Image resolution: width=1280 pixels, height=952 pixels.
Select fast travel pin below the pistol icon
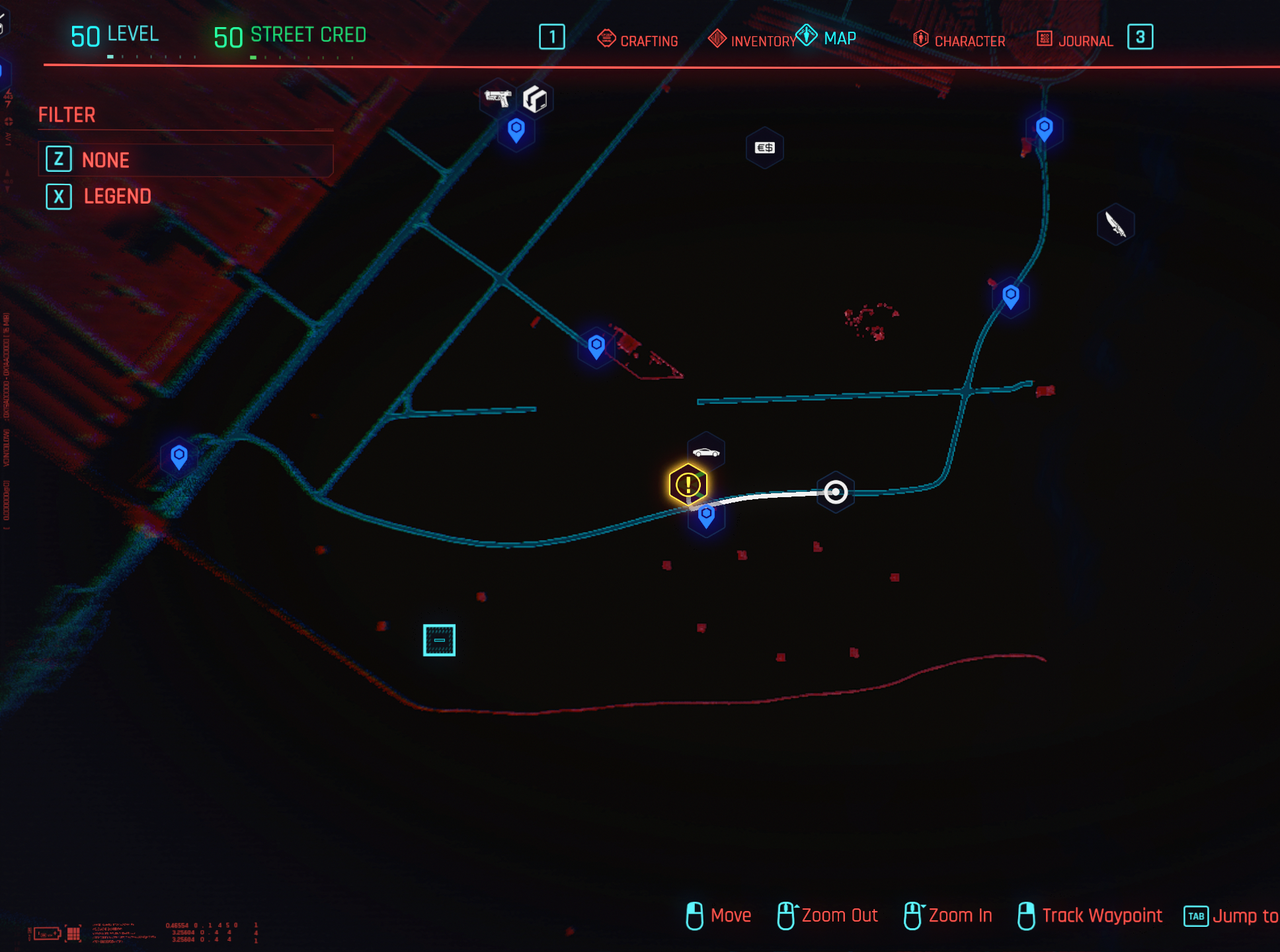[516, 129]
